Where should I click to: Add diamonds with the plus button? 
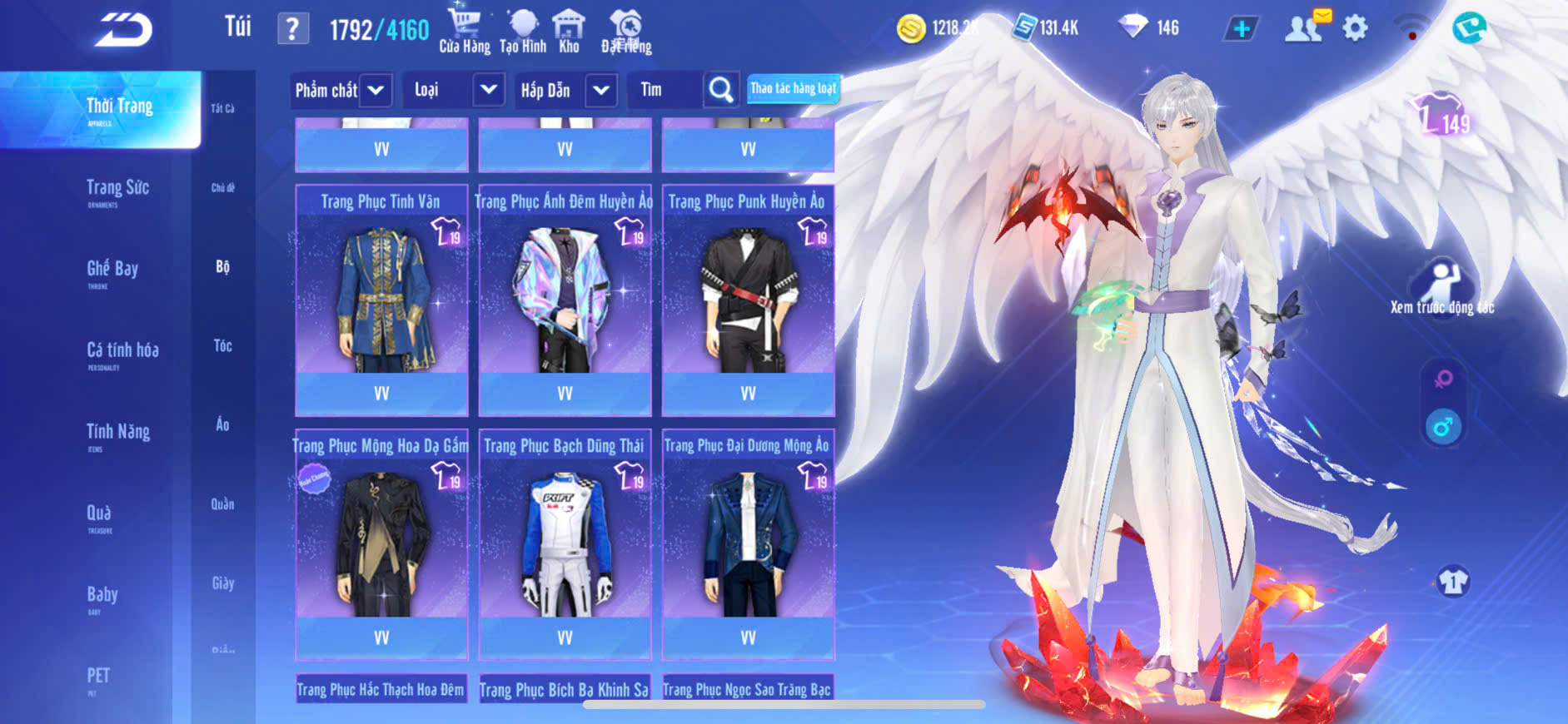pos(1241,29)
